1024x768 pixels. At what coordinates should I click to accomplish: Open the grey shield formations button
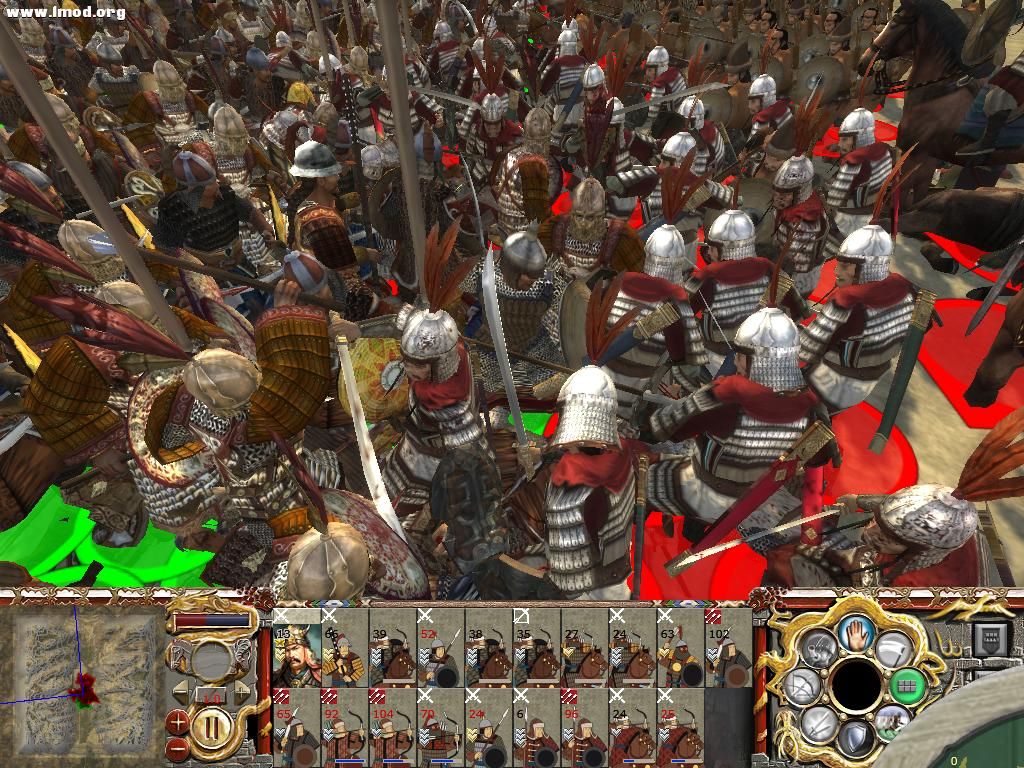click(893, 648)
